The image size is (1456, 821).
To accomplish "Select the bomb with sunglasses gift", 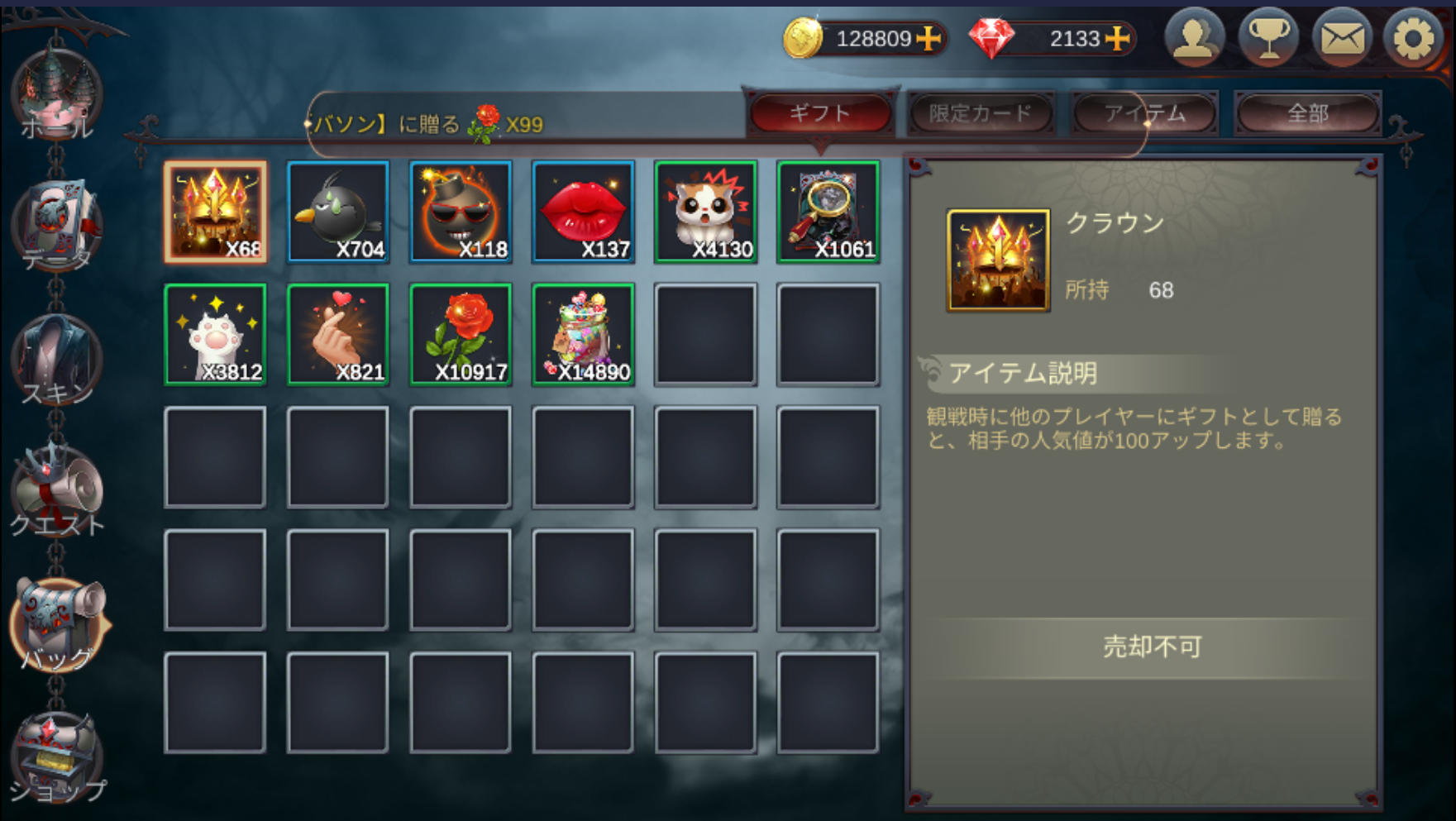I will pos(461,212).
